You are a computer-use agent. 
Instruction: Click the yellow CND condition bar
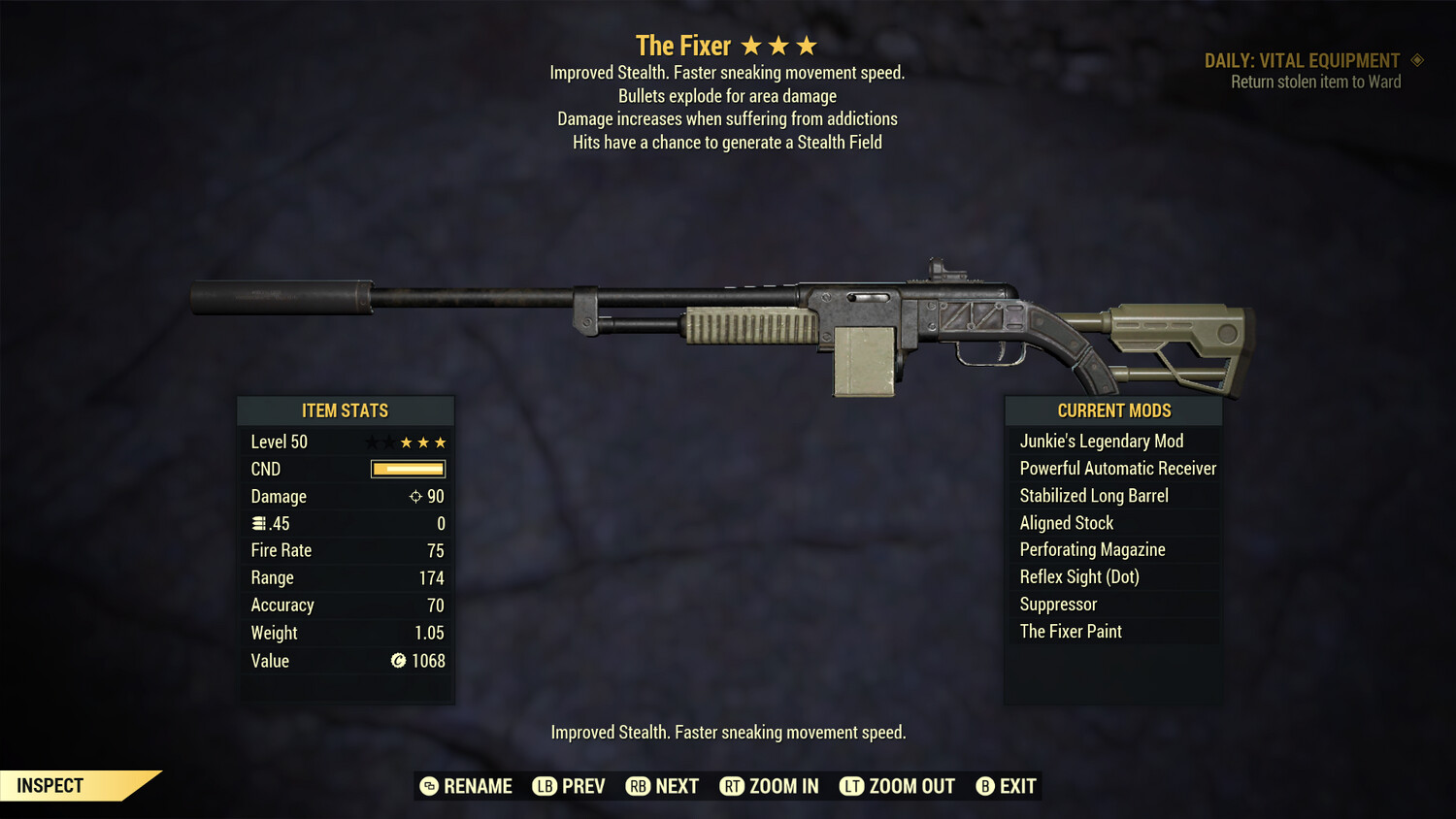[407, 469]
